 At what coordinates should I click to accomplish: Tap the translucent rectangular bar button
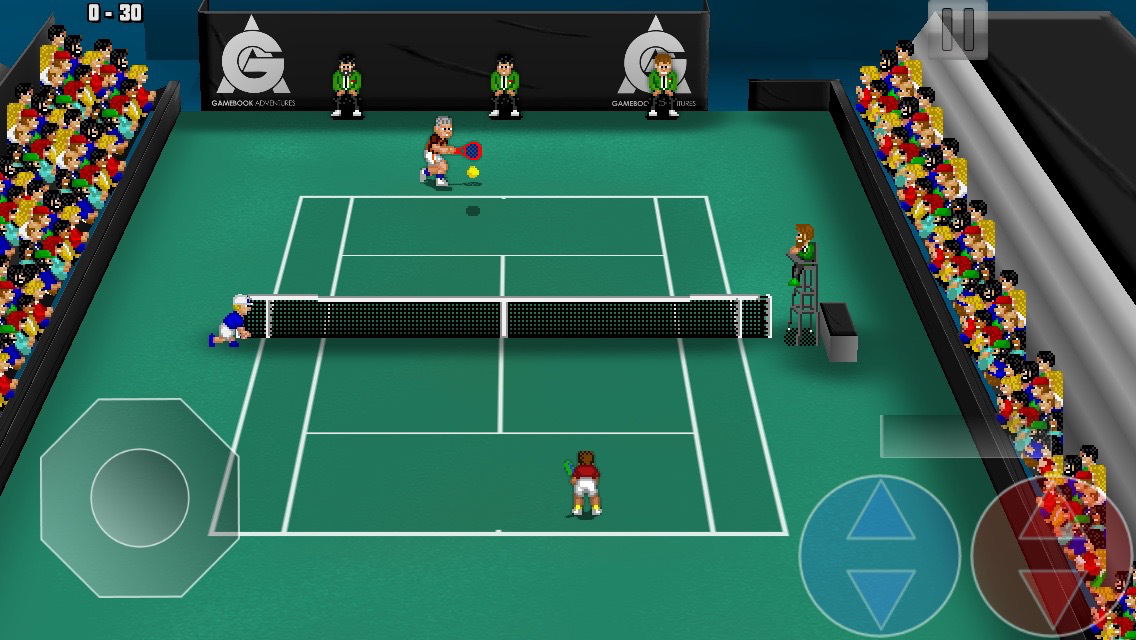click(x=950, y=436)
